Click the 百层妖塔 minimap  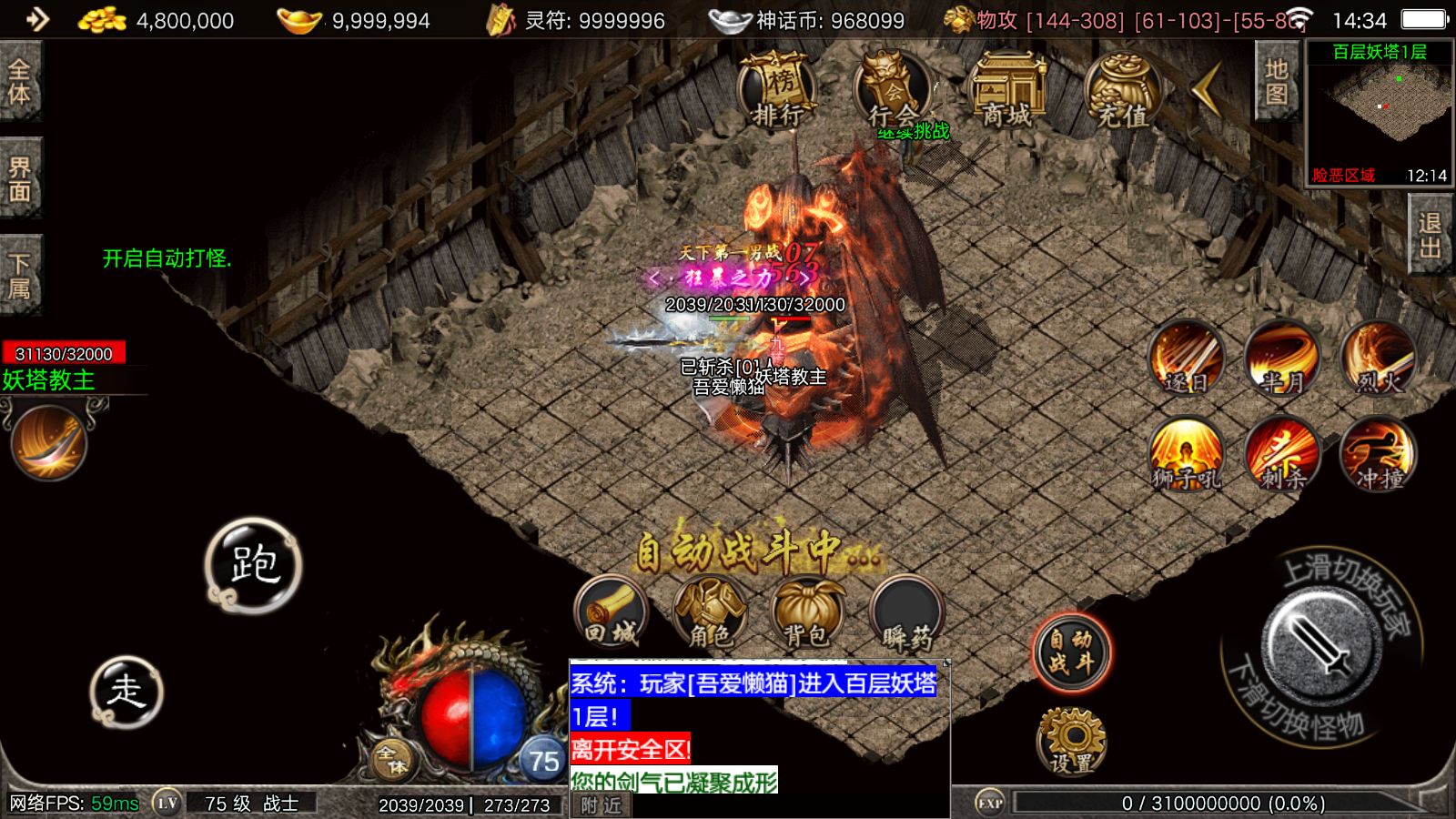click(1379, 114)
